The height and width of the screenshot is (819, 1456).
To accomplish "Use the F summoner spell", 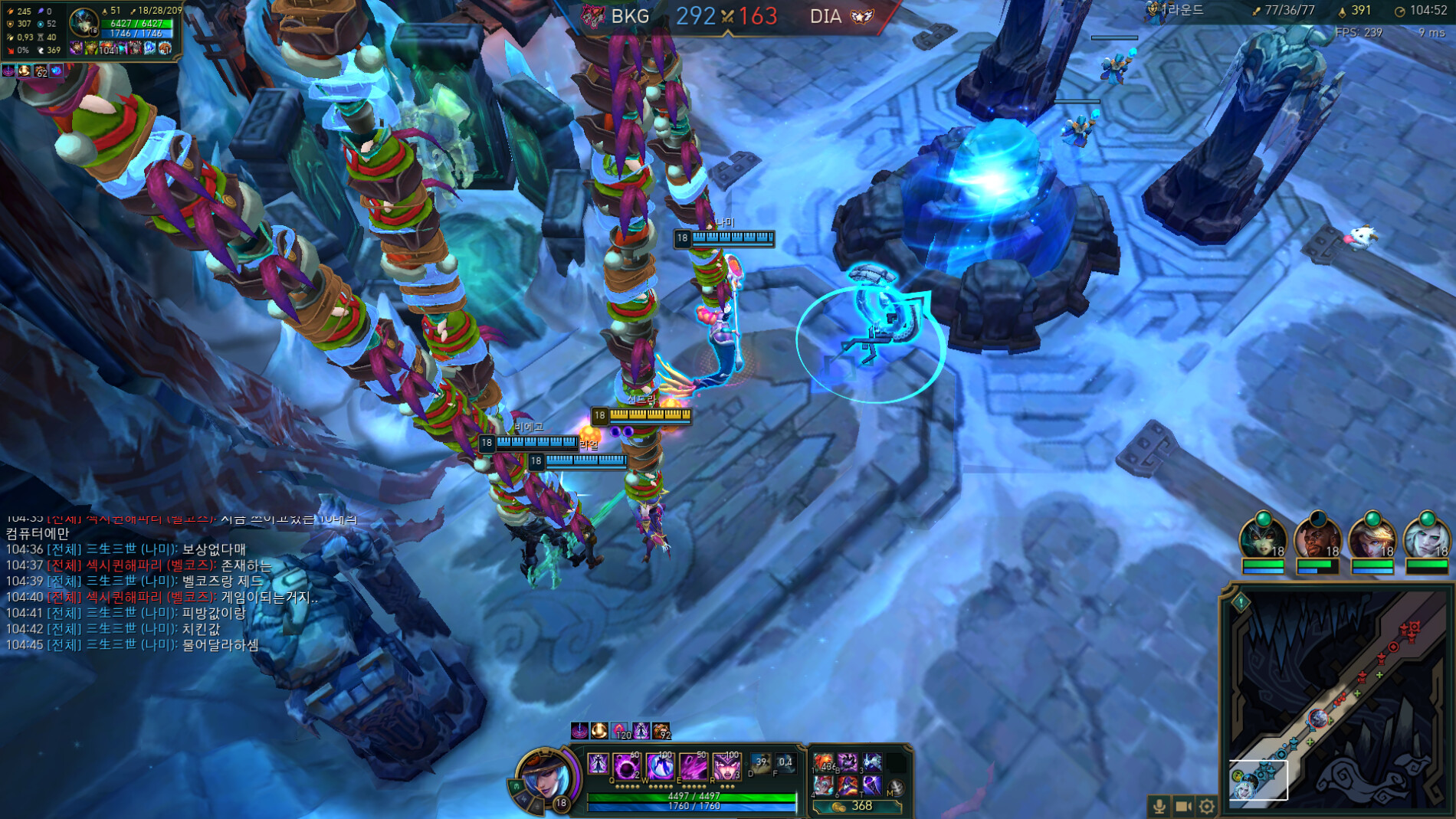I will coord(785,764).
